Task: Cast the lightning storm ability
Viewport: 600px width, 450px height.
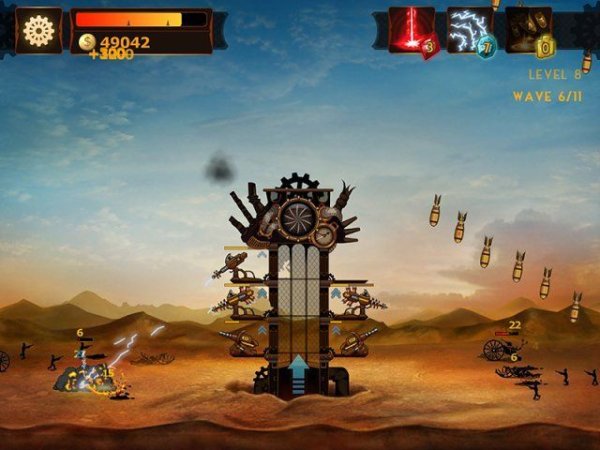Action: (x=469, y=30)
